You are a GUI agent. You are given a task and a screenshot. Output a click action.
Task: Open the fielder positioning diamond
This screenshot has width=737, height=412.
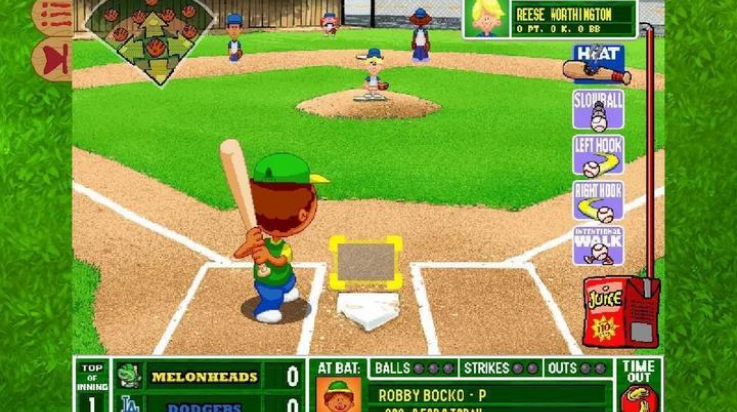[150, 40]
